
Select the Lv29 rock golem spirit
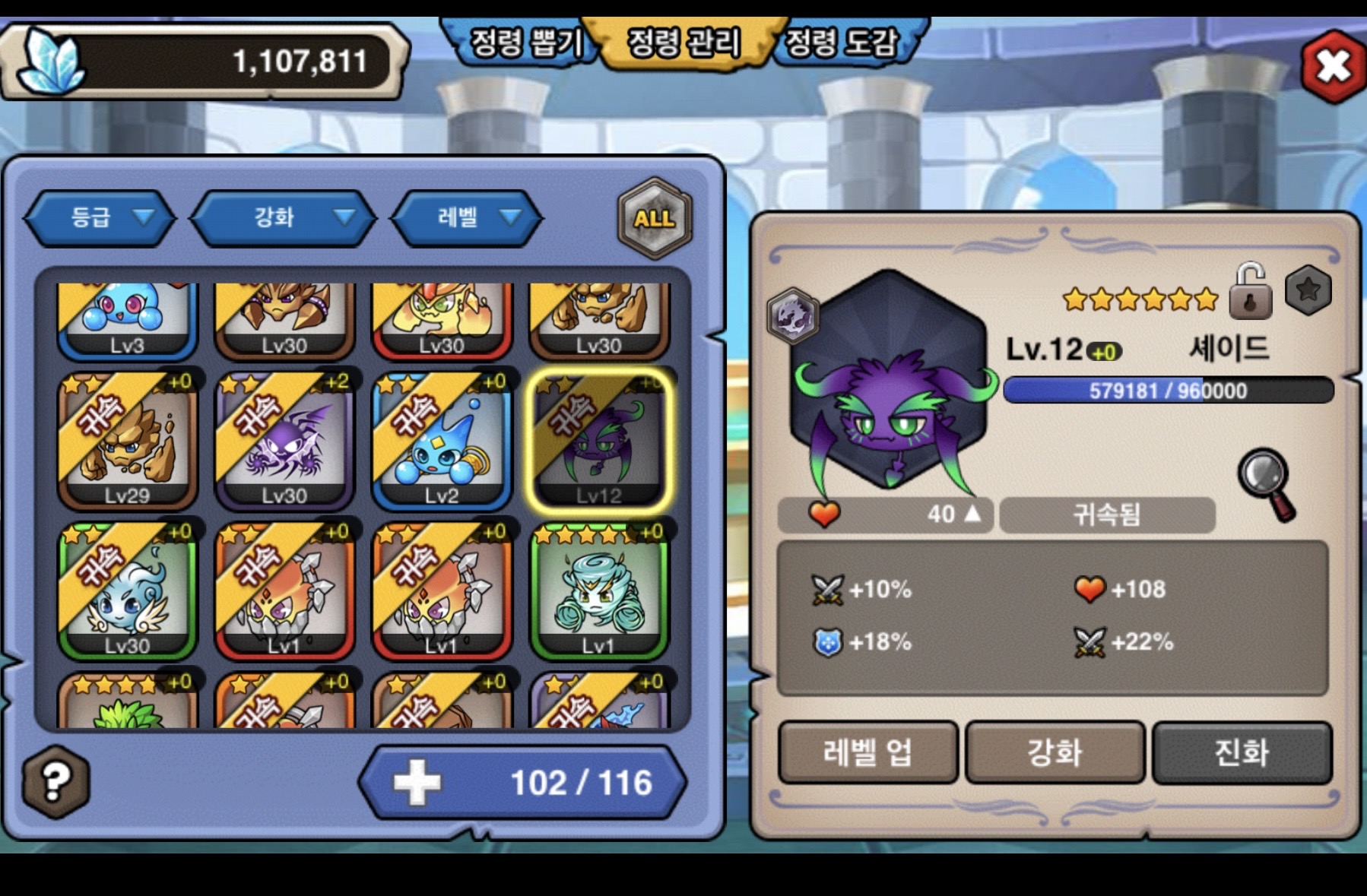point(128,441)
